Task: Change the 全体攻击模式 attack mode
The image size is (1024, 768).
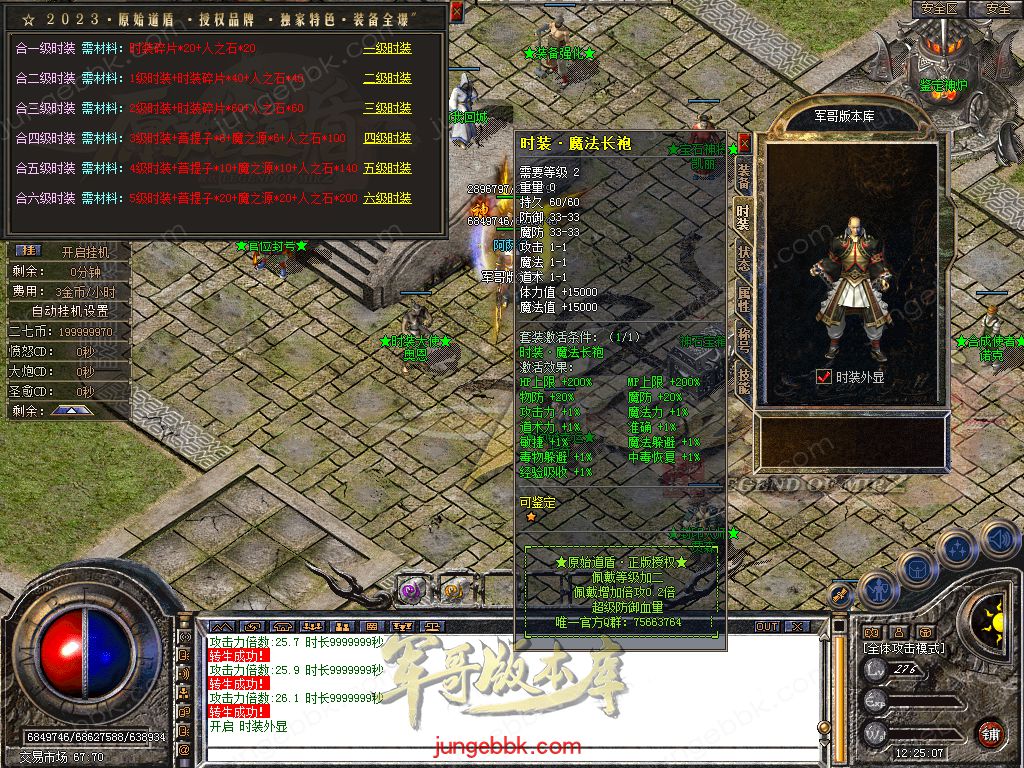Action: pos(904,649)
